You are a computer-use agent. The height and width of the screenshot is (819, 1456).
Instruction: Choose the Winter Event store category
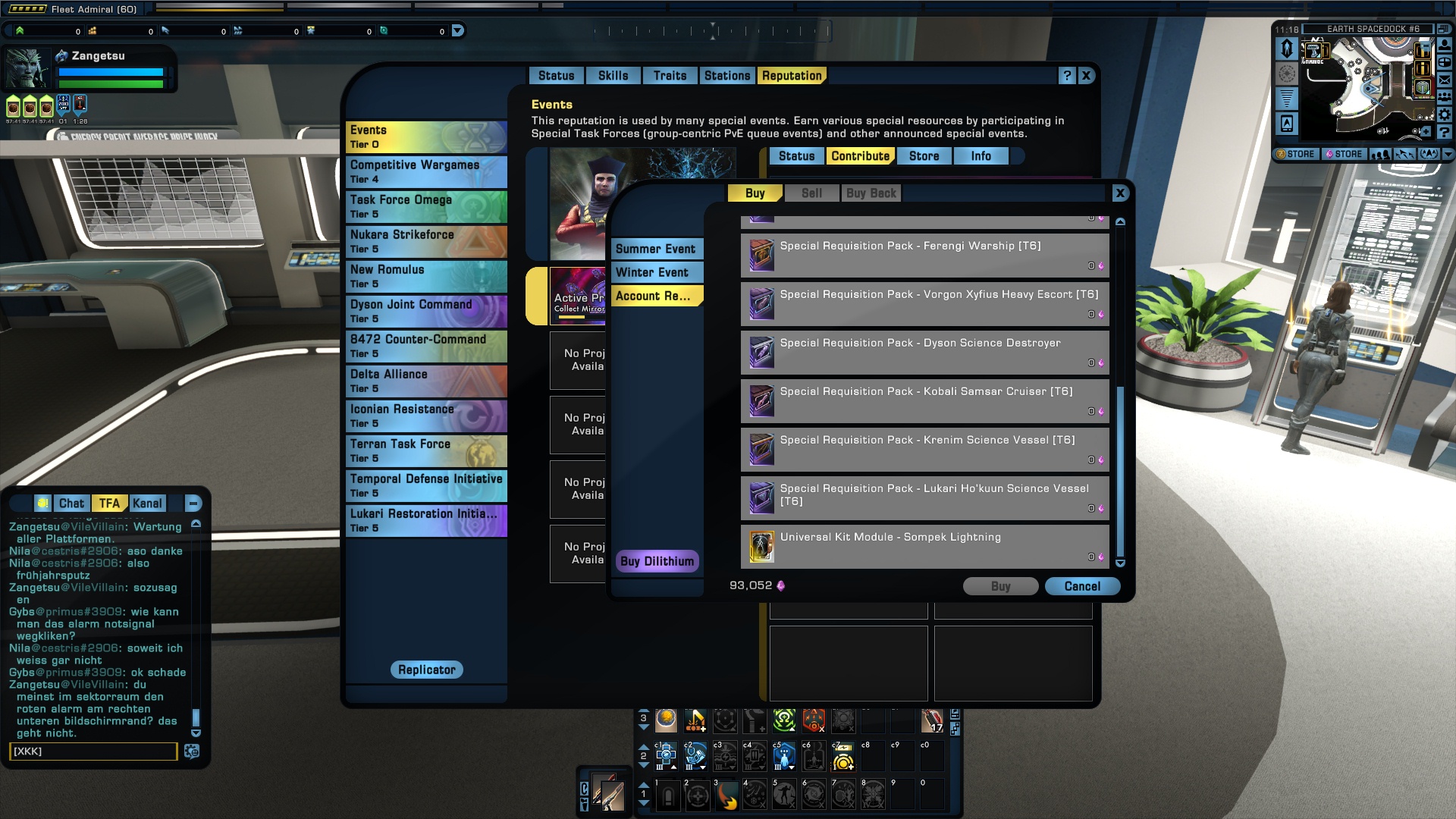[653, 272]
